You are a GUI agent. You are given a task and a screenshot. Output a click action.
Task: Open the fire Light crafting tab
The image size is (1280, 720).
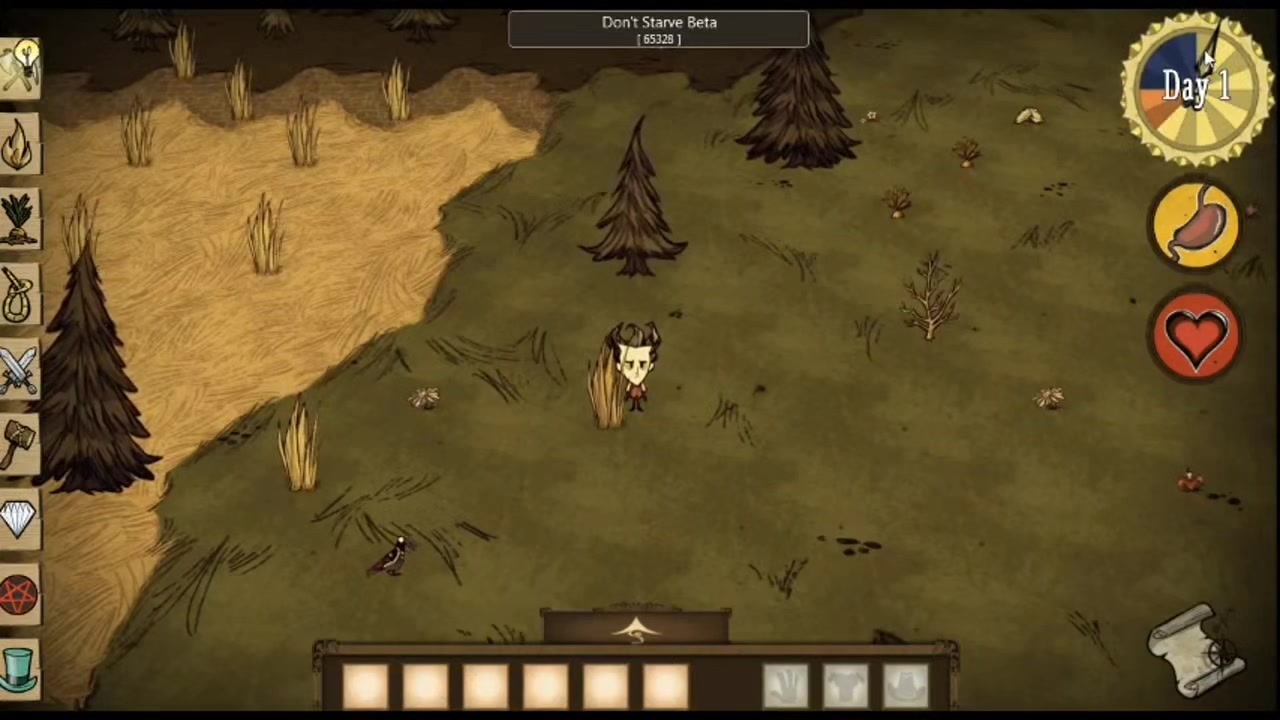point(20,145)
